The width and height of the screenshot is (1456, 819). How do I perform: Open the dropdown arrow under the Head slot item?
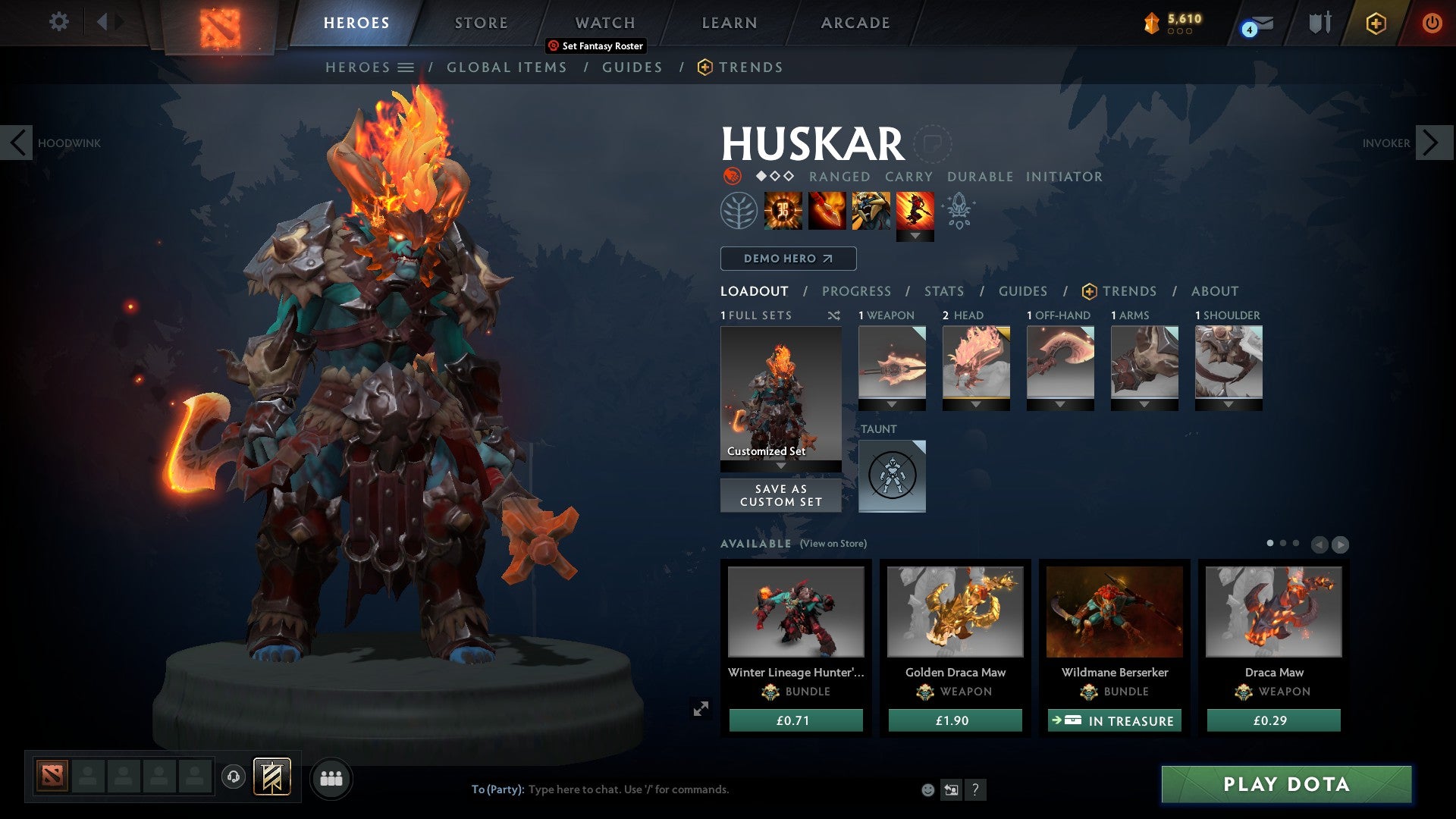click(976, 404)
